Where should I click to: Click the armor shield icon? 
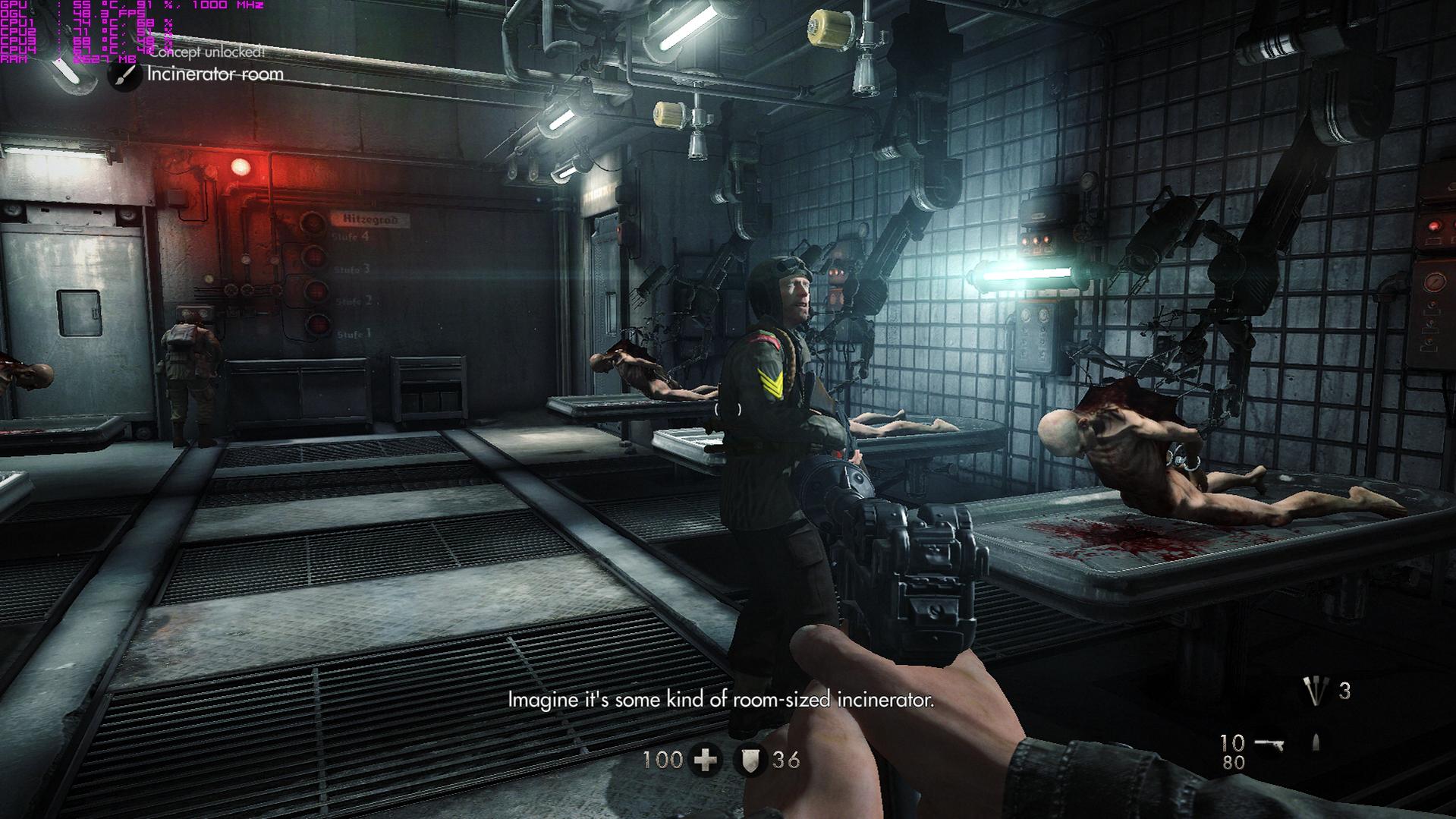[x=750, y=760]
